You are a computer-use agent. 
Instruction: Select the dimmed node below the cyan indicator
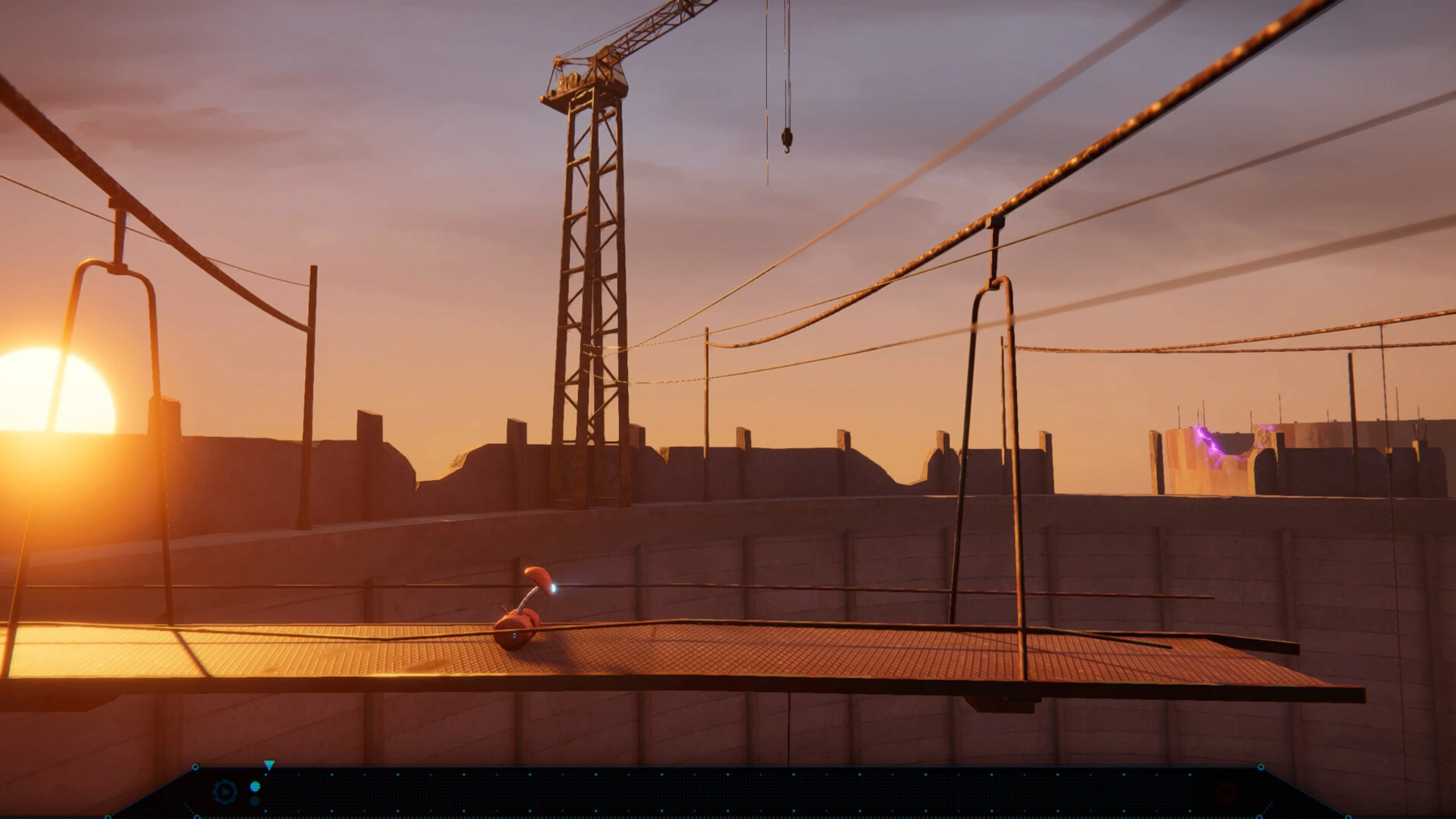click(x=255, y=801)
